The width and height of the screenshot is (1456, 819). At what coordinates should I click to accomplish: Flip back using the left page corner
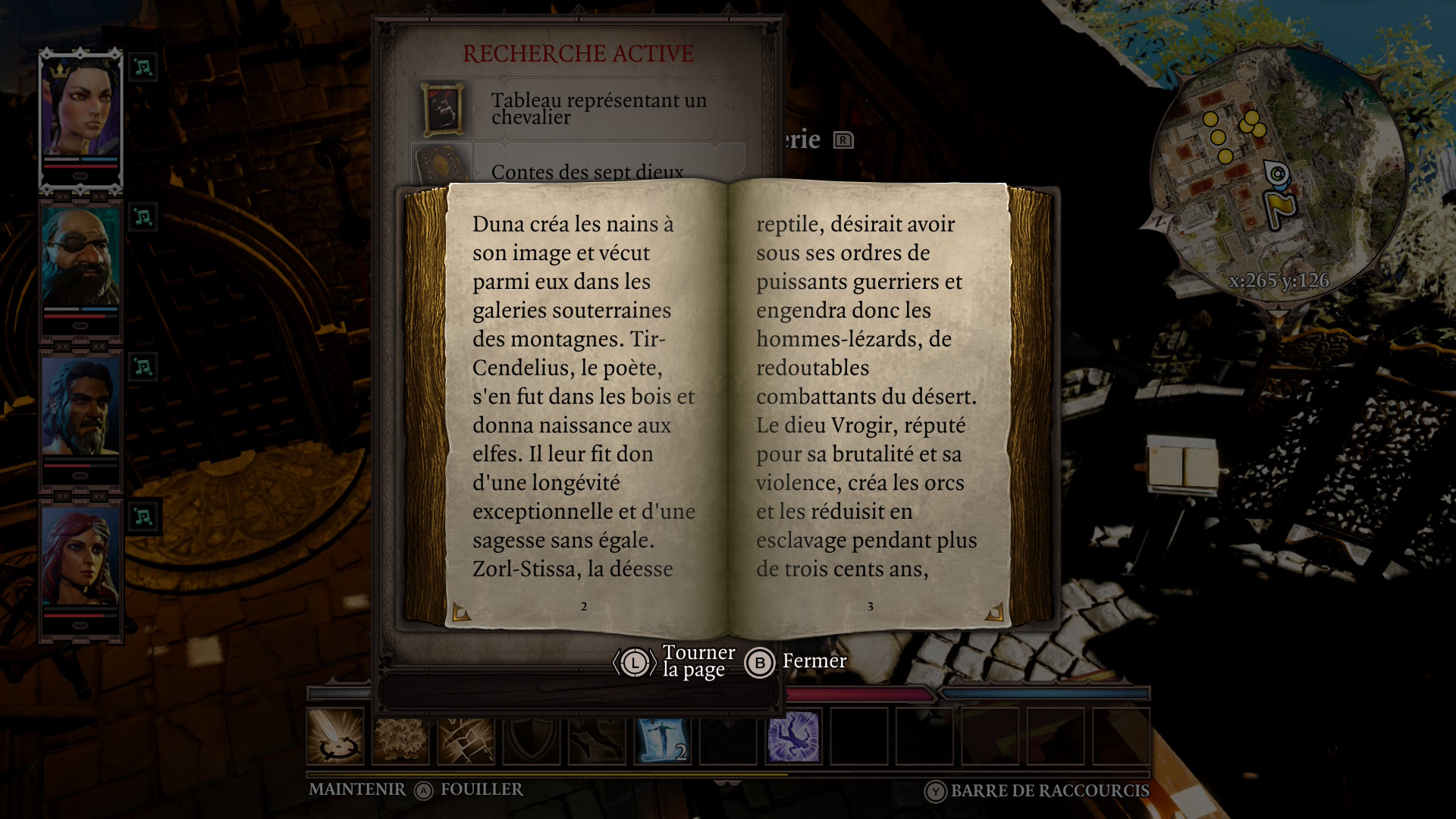460,611
